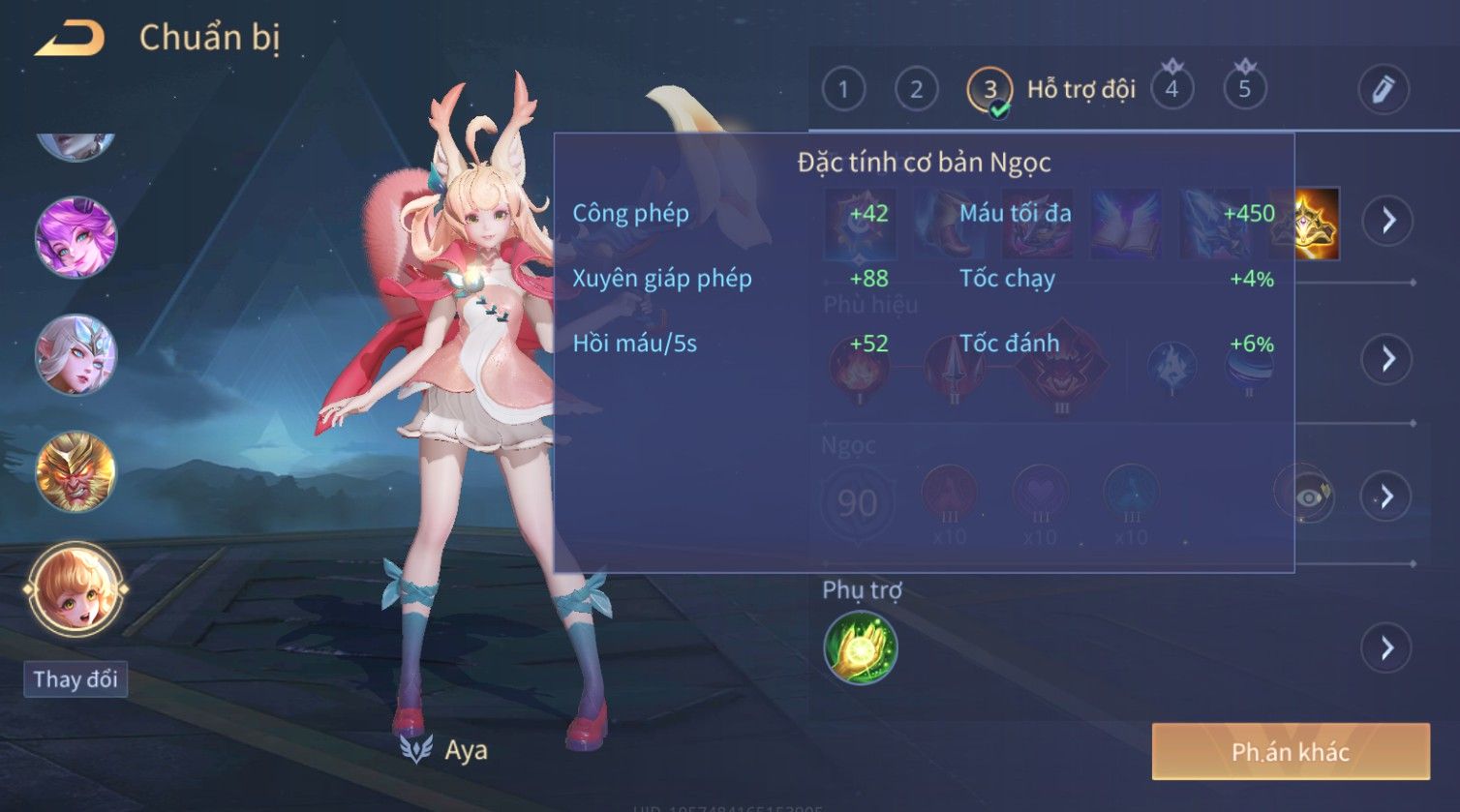This screenshot has width=1460, height=812.
Task: Expand the Phù hiệu section arrow
Action: point(1387,359)
